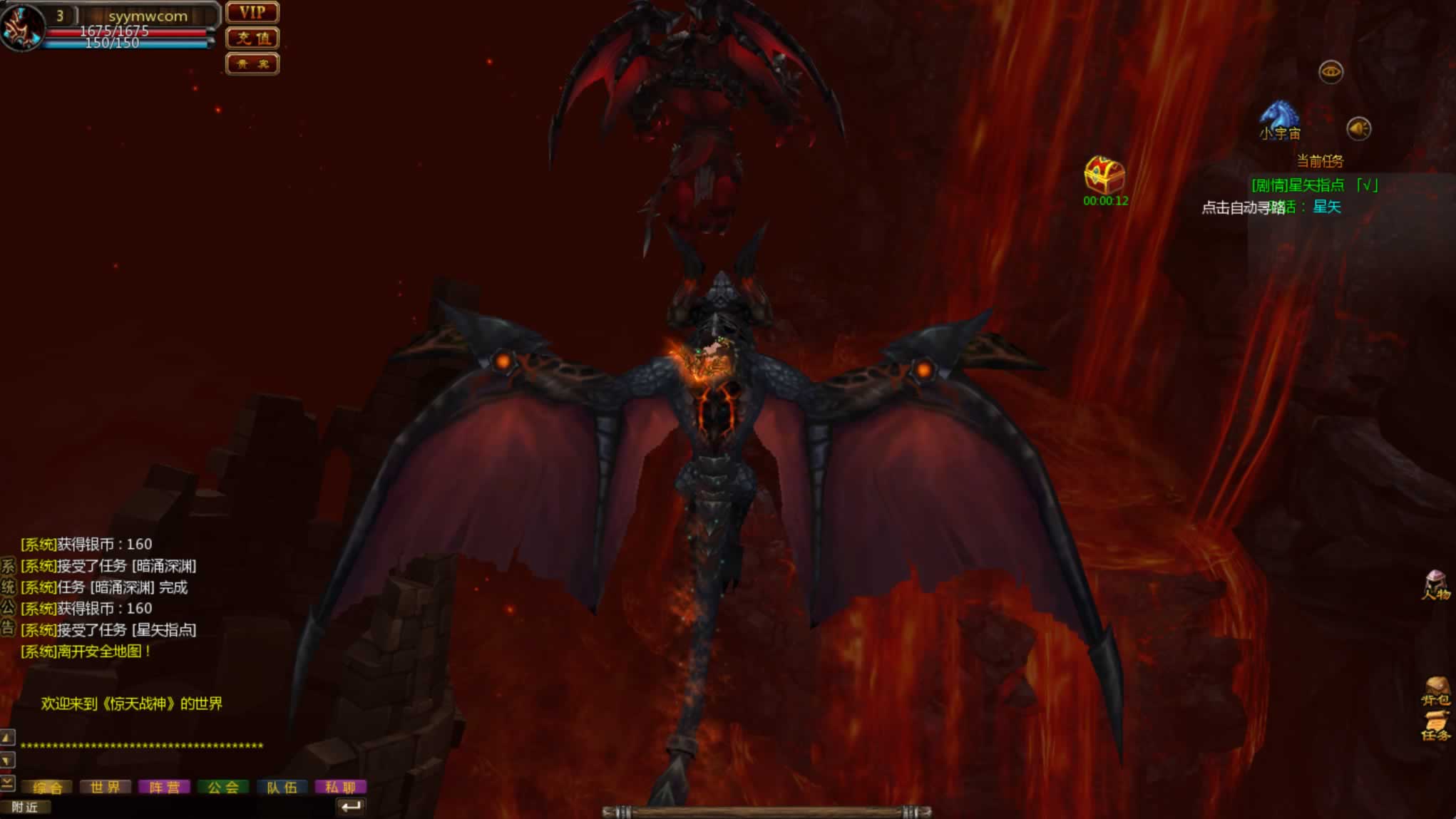Send chat with the enter arrow button
This screenshot has height=819, width=1456.
tap(350, 807)
